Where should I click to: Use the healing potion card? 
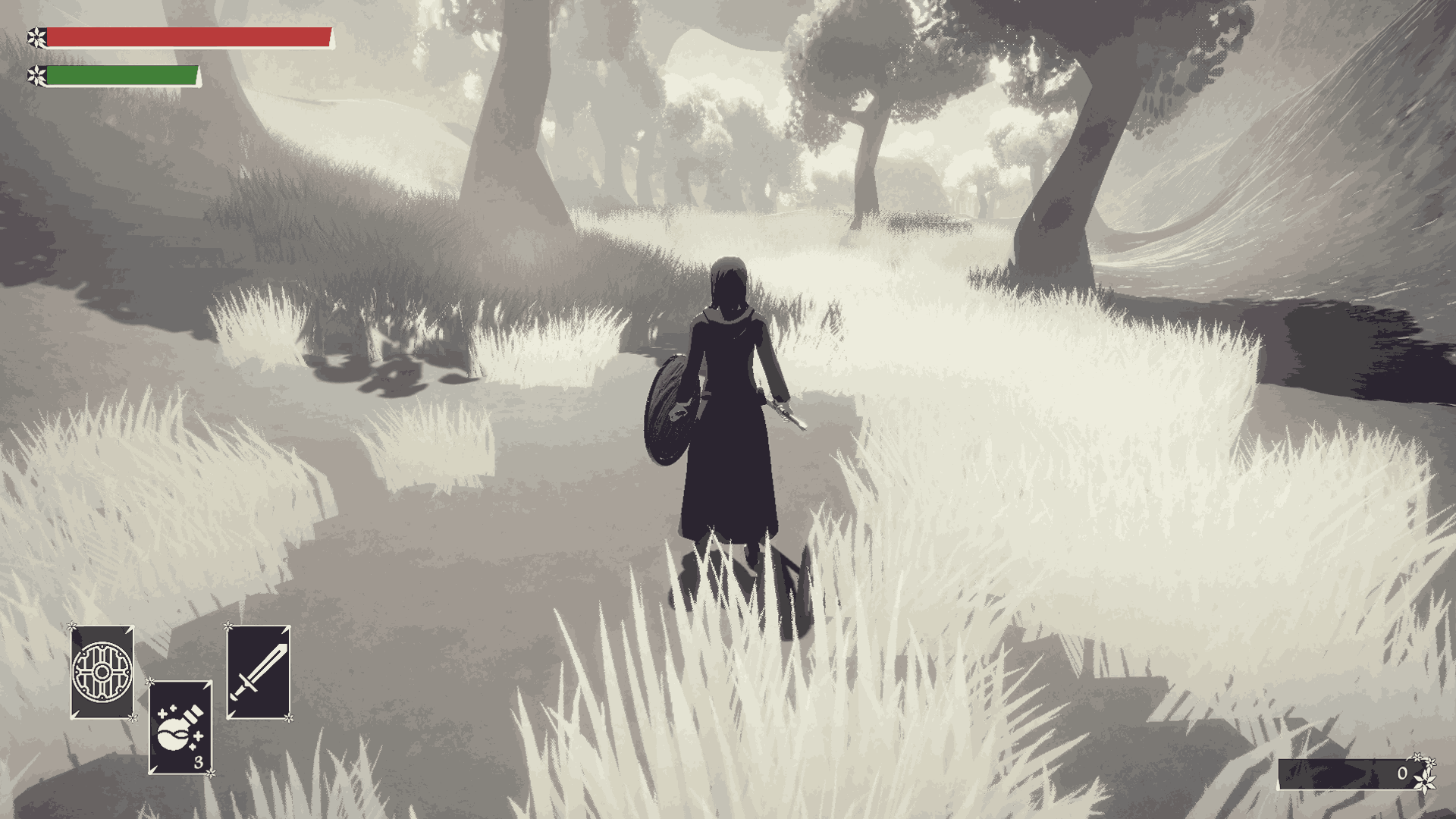tap(180, 727)
